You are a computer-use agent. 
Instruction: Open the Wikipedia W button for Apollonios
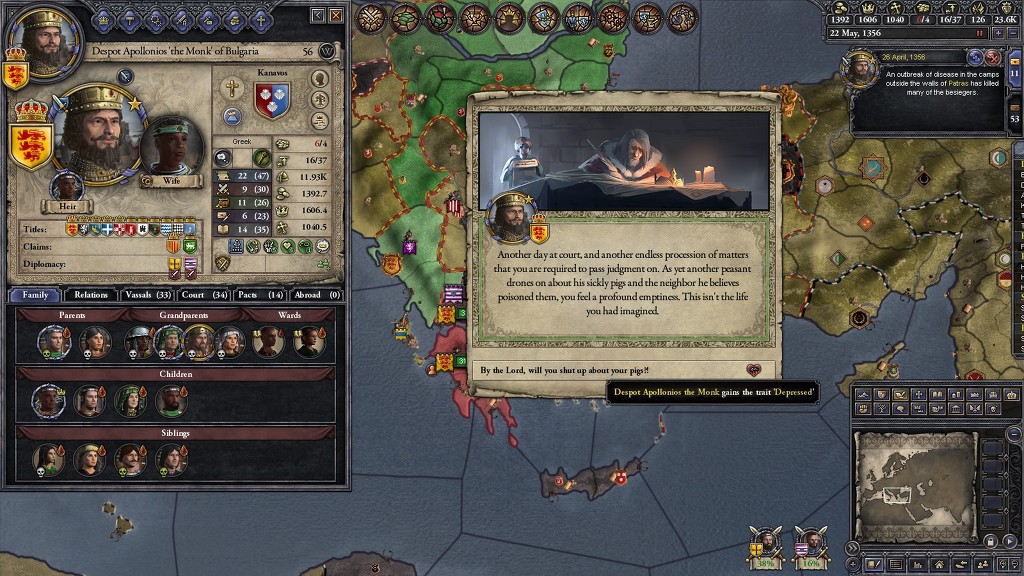point(326,51)
